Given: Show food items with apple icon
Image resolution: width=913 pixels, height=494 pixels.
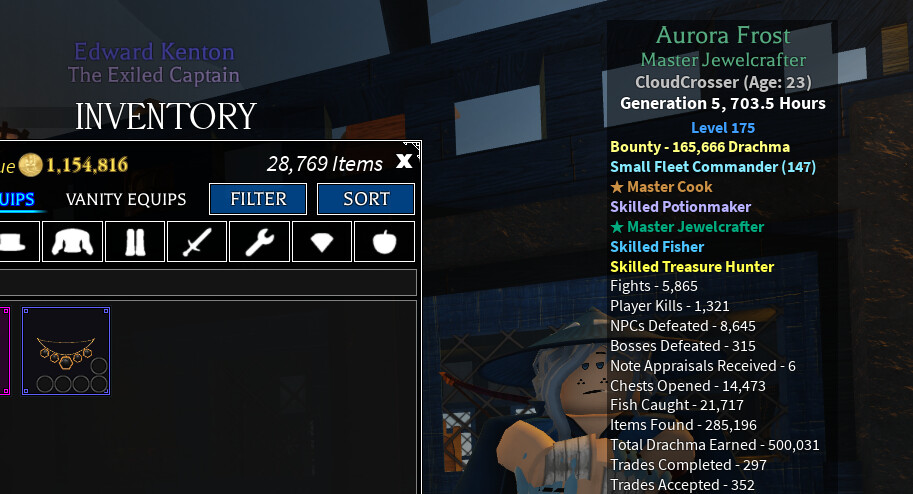Looking at the screenshot, I should (383, 241).
